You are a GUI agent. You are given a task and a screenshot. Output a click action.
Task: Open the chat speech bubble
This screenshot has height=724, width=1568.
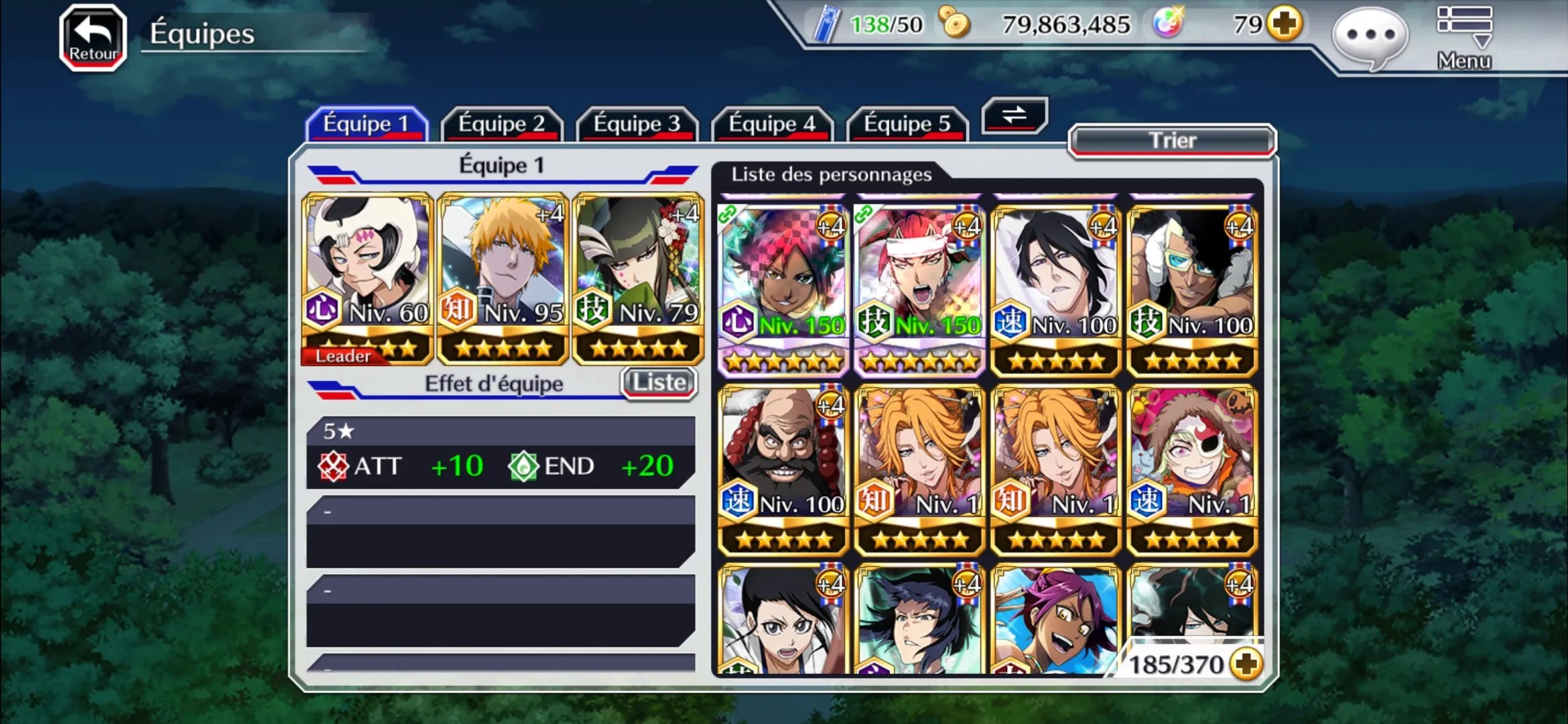click(x=1370, y=36)
